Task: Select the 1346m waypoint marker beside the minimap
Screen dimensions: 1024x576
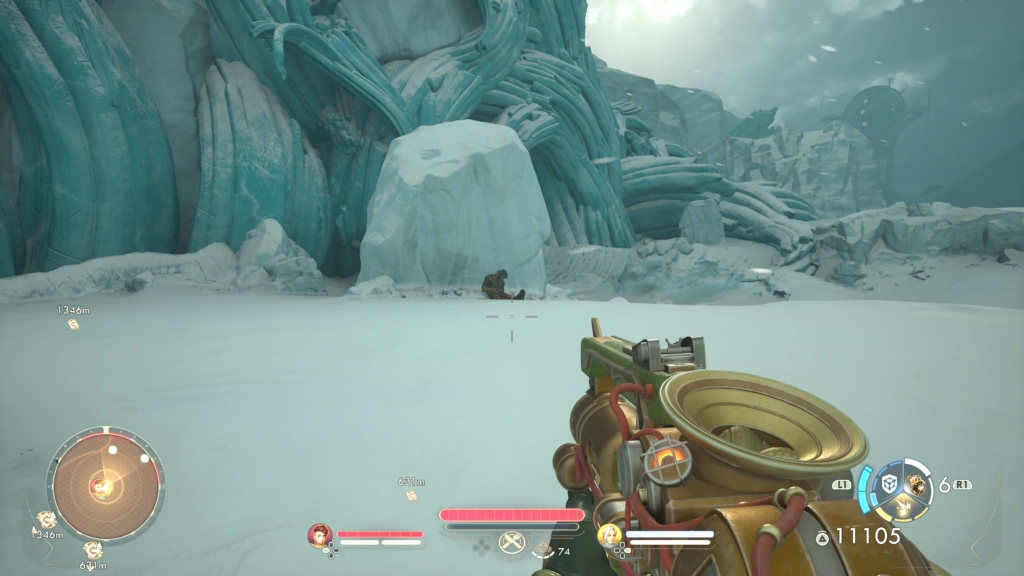Action: [45, 519]
